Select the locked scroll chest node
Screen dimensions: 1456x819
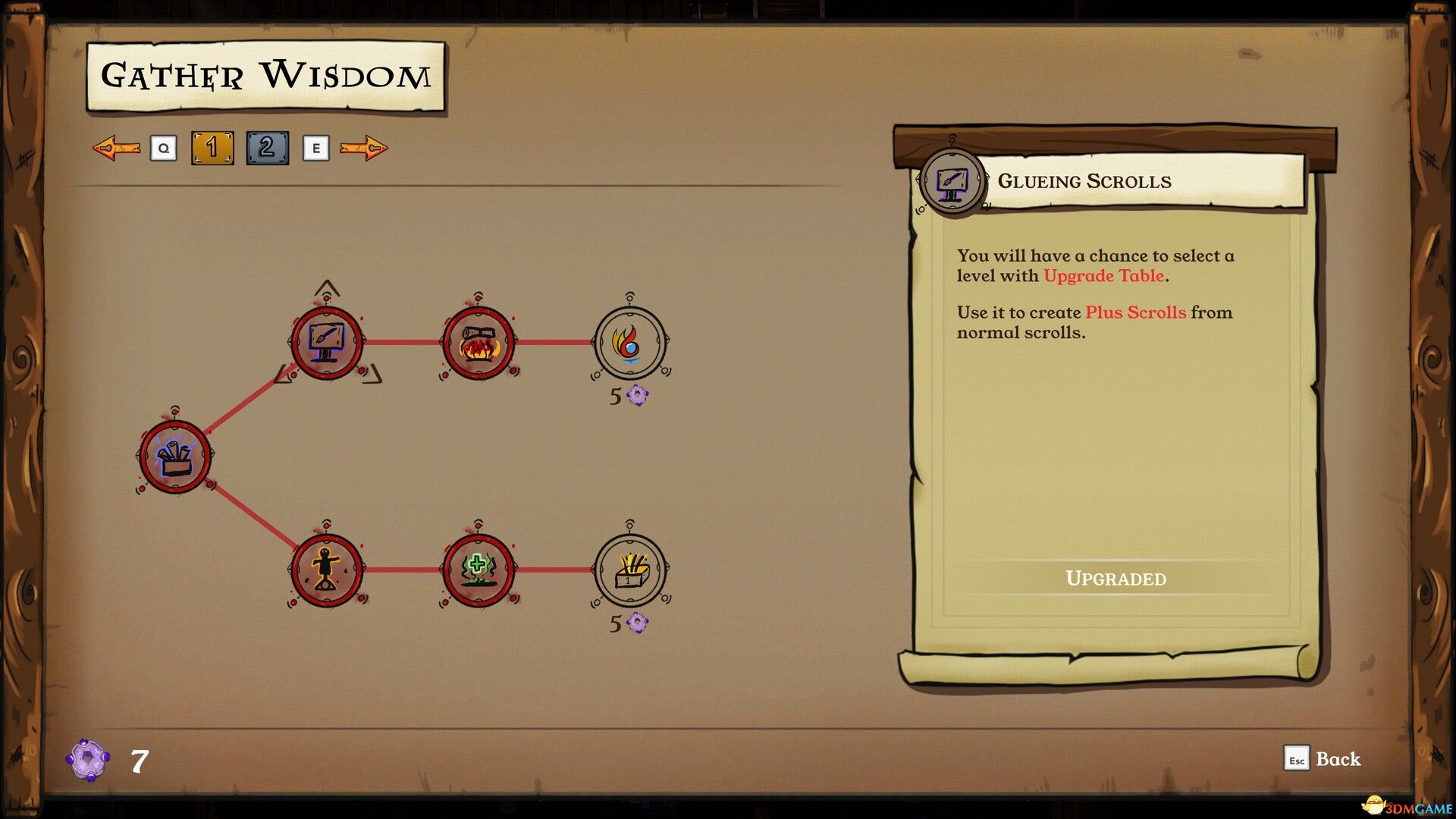[629, 571]
